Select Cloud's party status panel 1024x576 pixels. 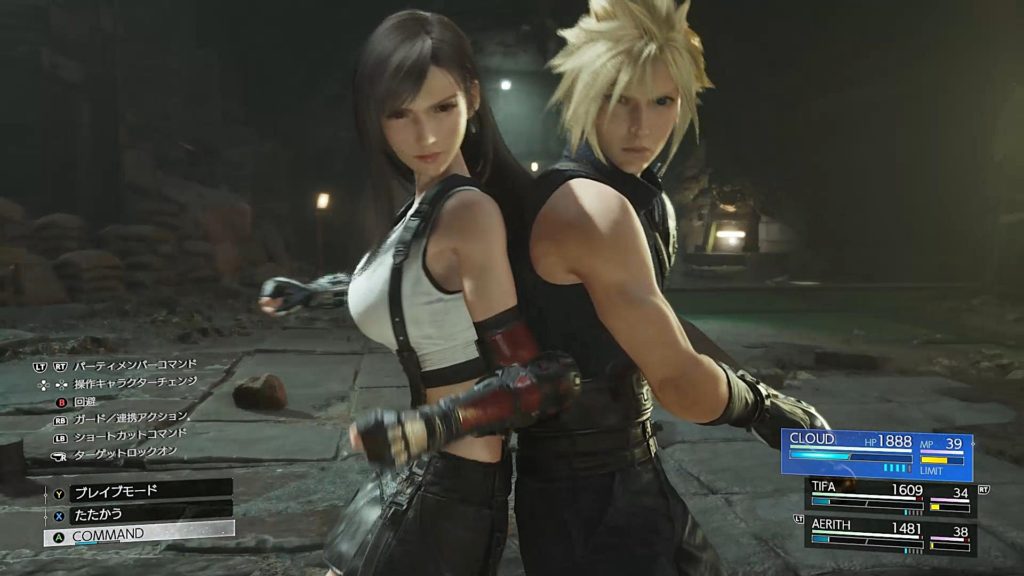[878, 453]
